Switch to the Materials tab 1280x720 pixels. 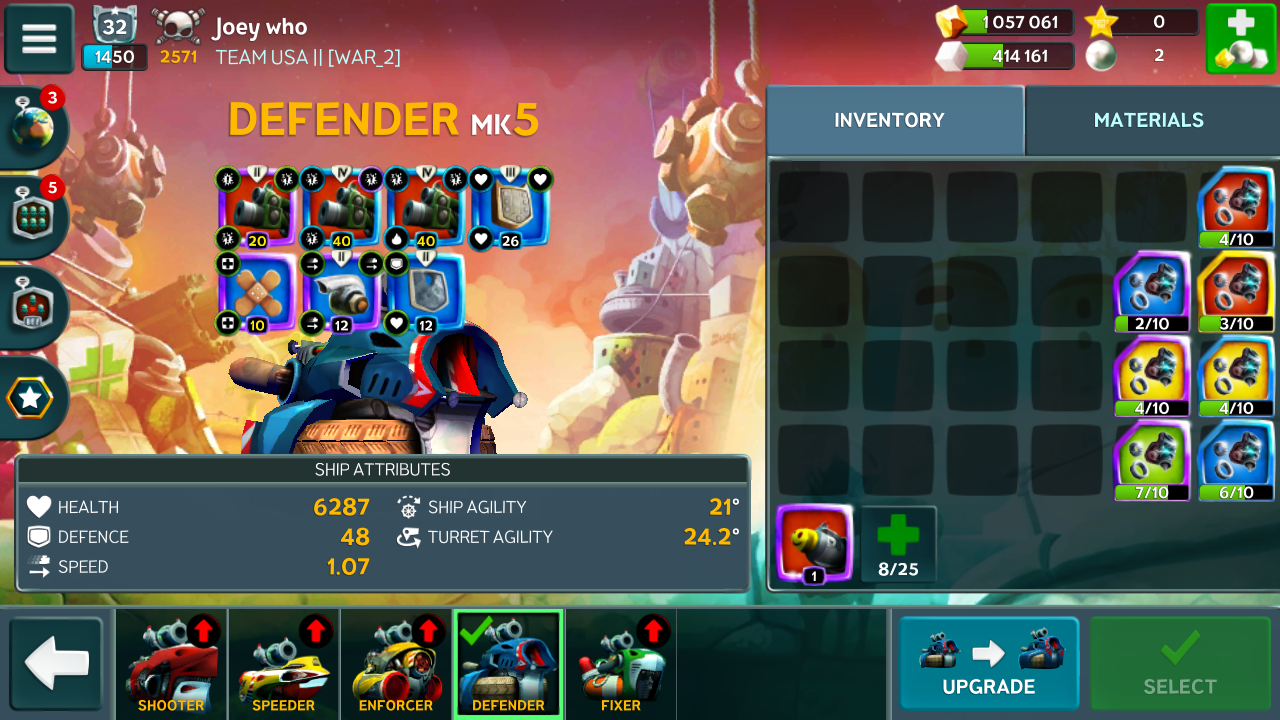(x=1148, y=120)
